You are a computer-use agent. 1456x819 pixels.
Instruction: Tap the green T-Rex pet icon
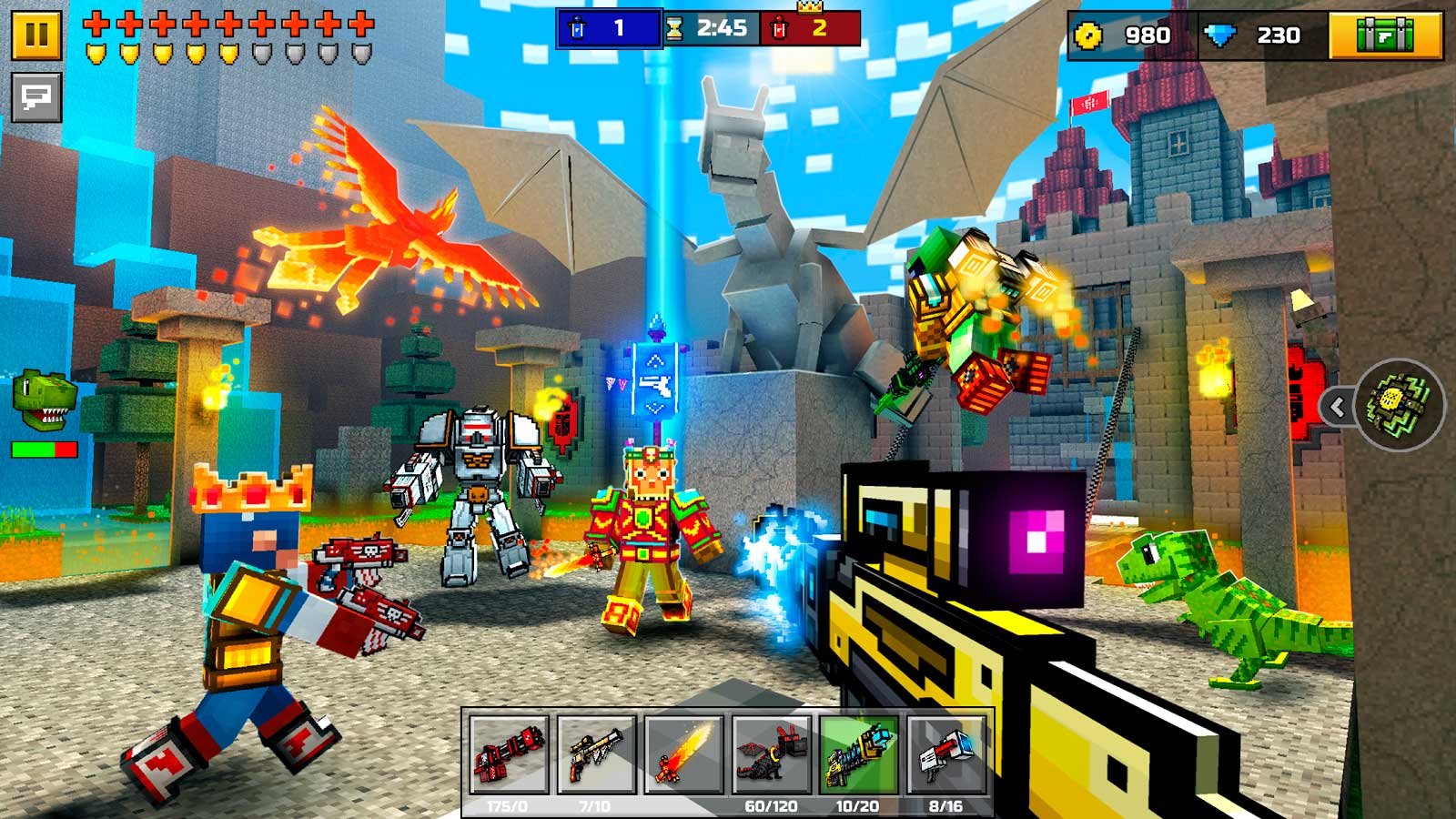click(44, 400)
